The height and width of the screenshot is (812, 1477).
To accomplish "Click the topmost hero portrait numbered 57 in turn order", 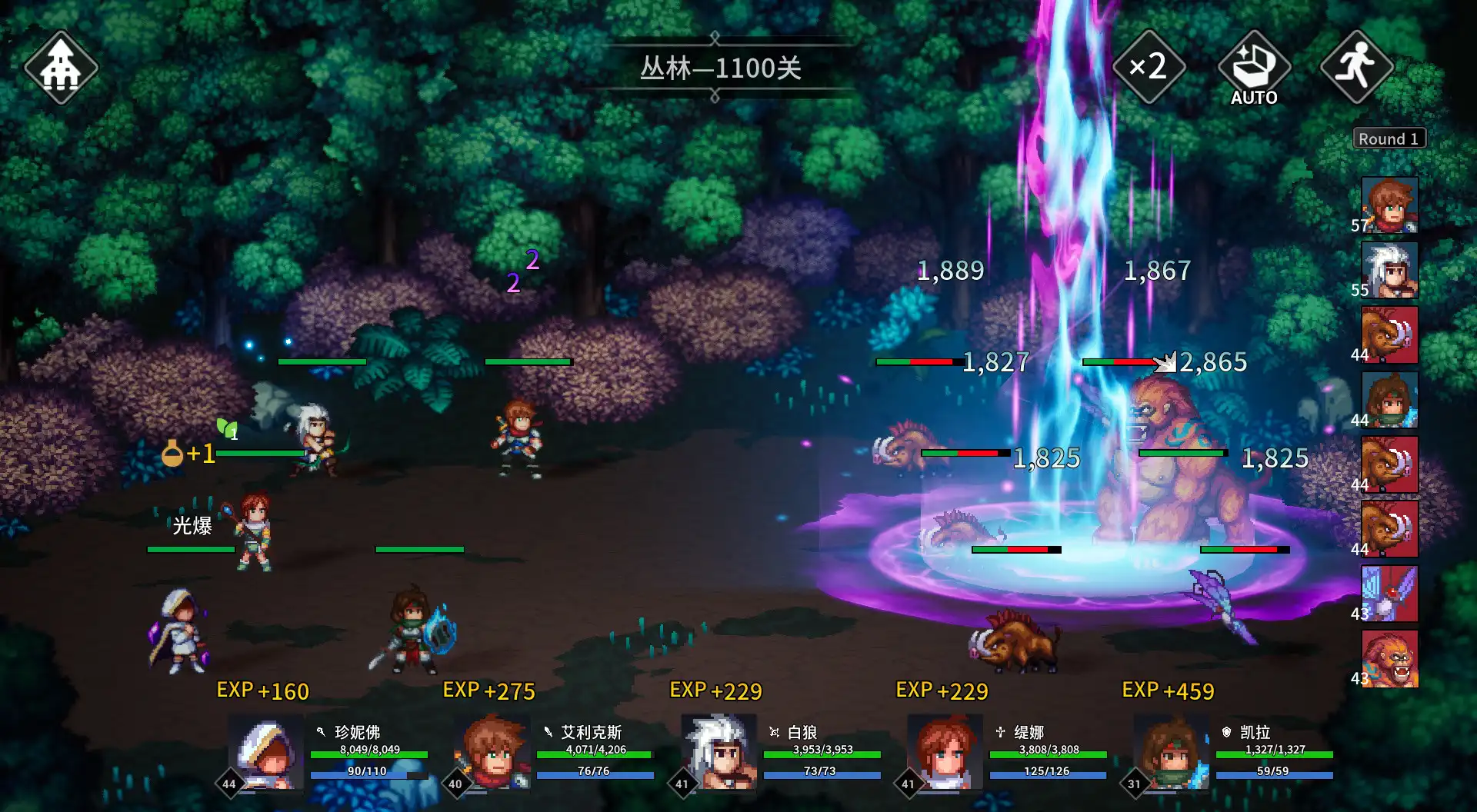I will [1391, 204].
